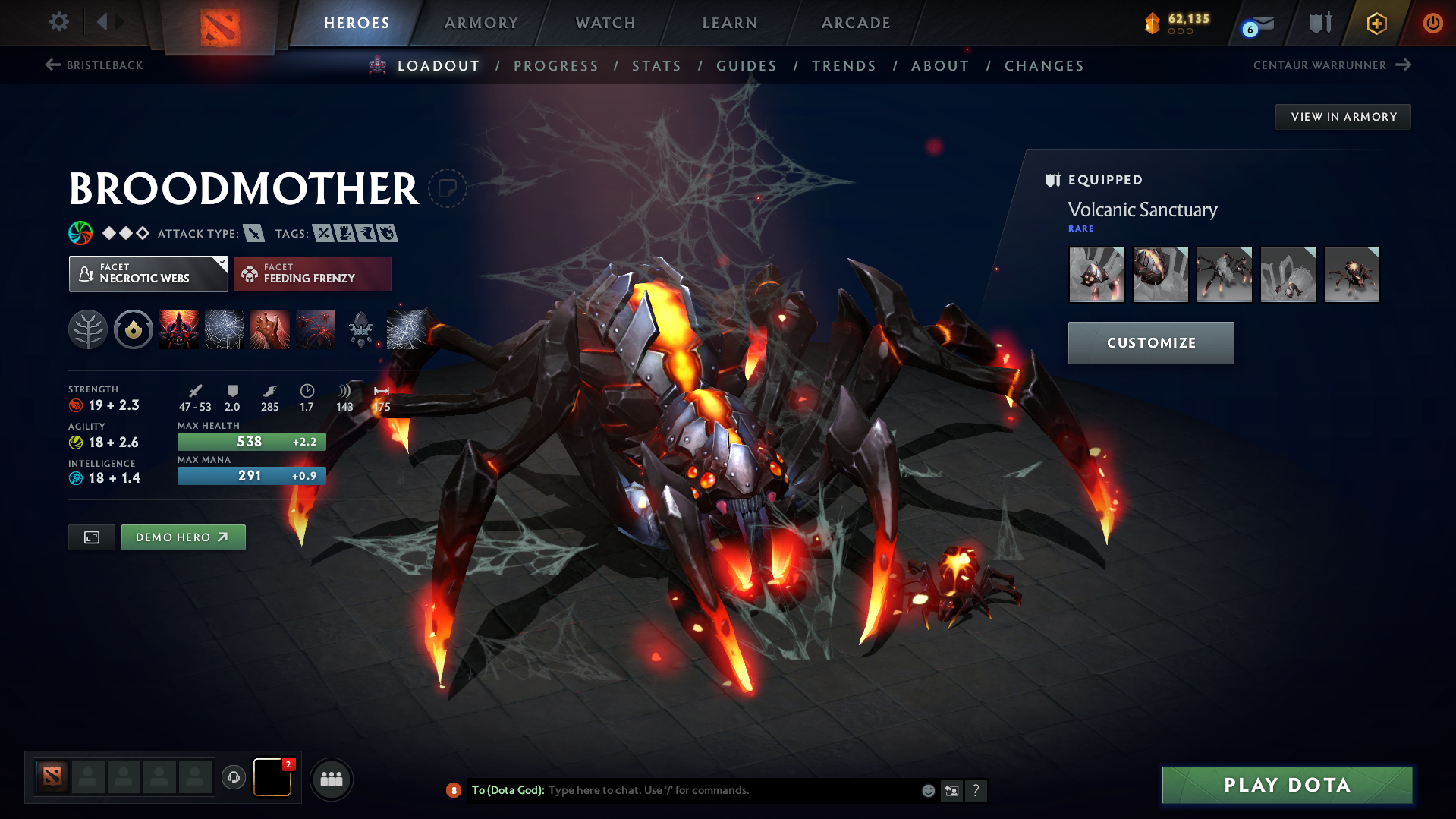
Task: Select the first Volcanic Sanctuary item thumbnail
Action: (1096, 274)
